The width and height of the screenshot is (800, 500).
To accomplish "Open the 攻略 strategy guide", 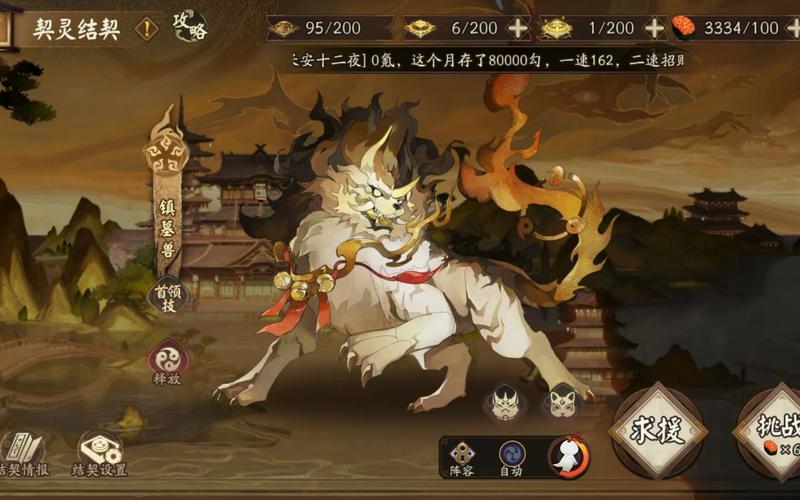I will pos(188,26).
